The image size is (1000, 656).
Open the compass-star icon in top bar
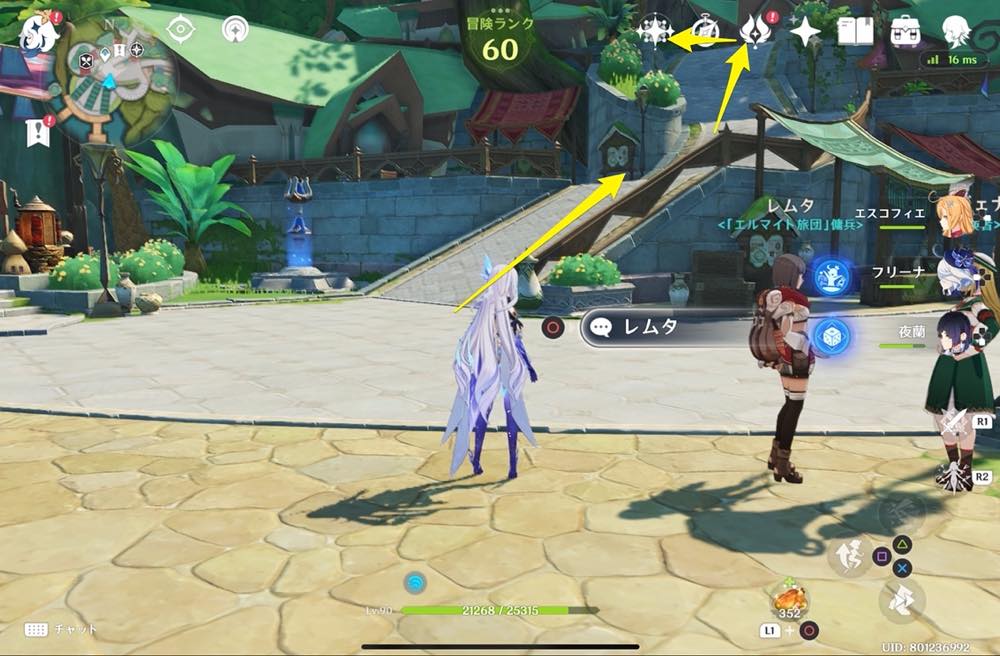653,32
